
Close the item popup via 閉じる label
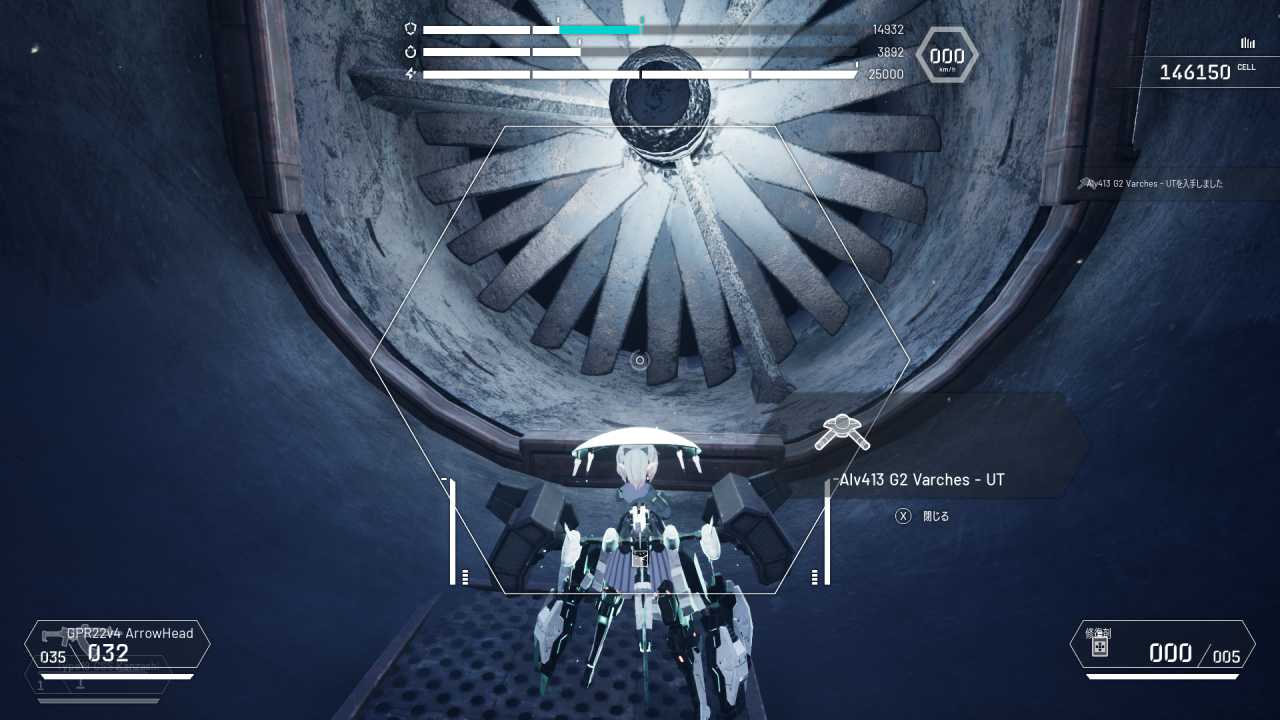coord(935,516)
